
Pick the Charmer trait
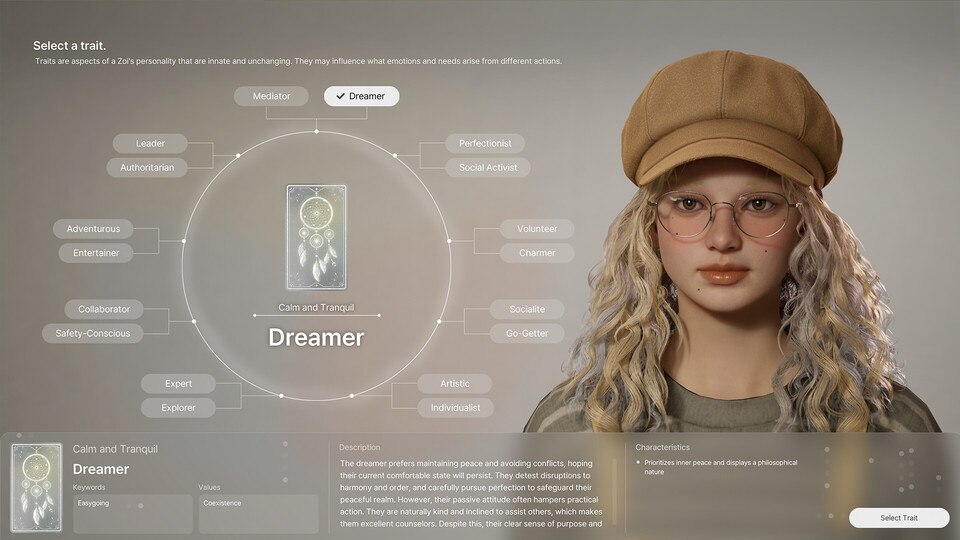coord(537,253)
